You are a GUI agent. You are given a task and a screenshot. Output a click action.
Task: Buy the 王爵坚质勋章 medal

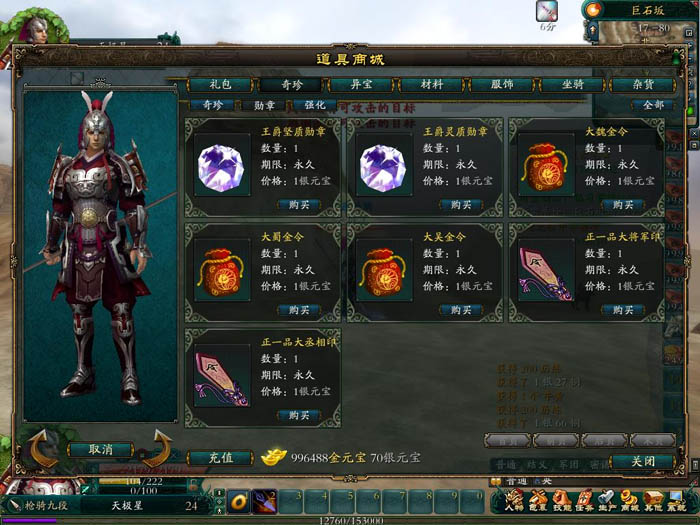tap(299, 205)
